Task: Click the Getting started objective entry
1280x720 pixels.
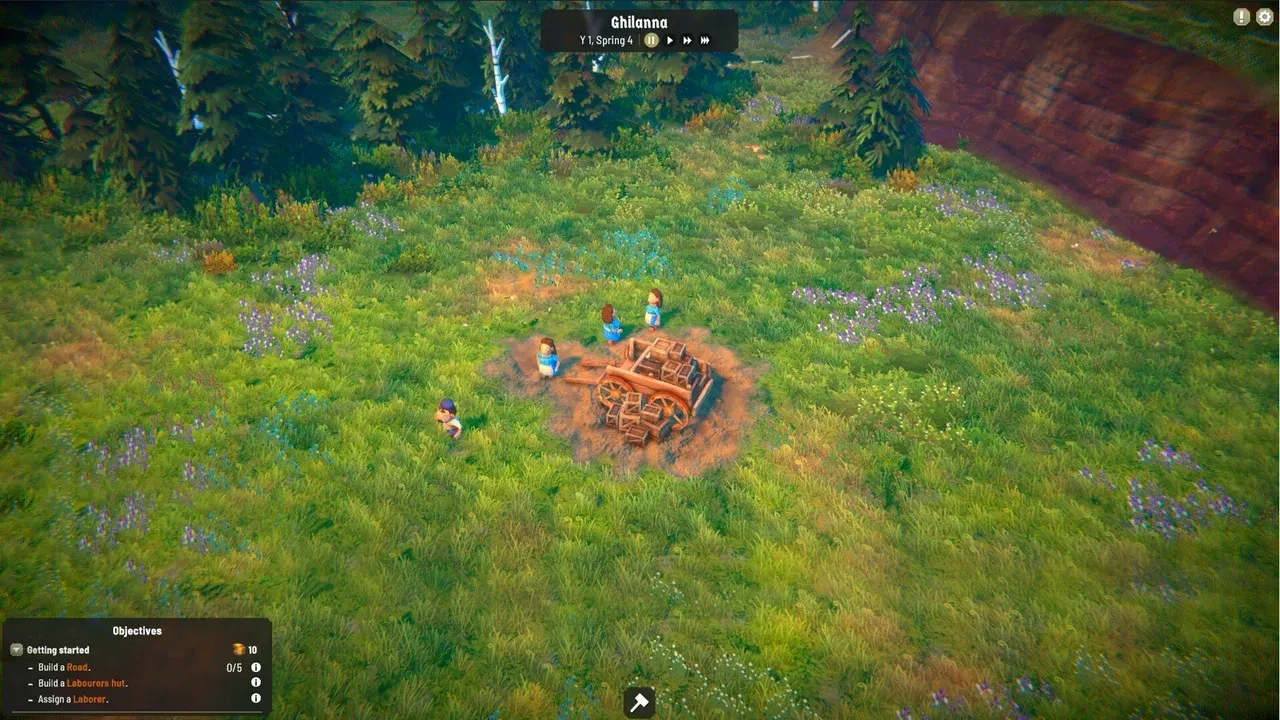Action: click(58, 650)
